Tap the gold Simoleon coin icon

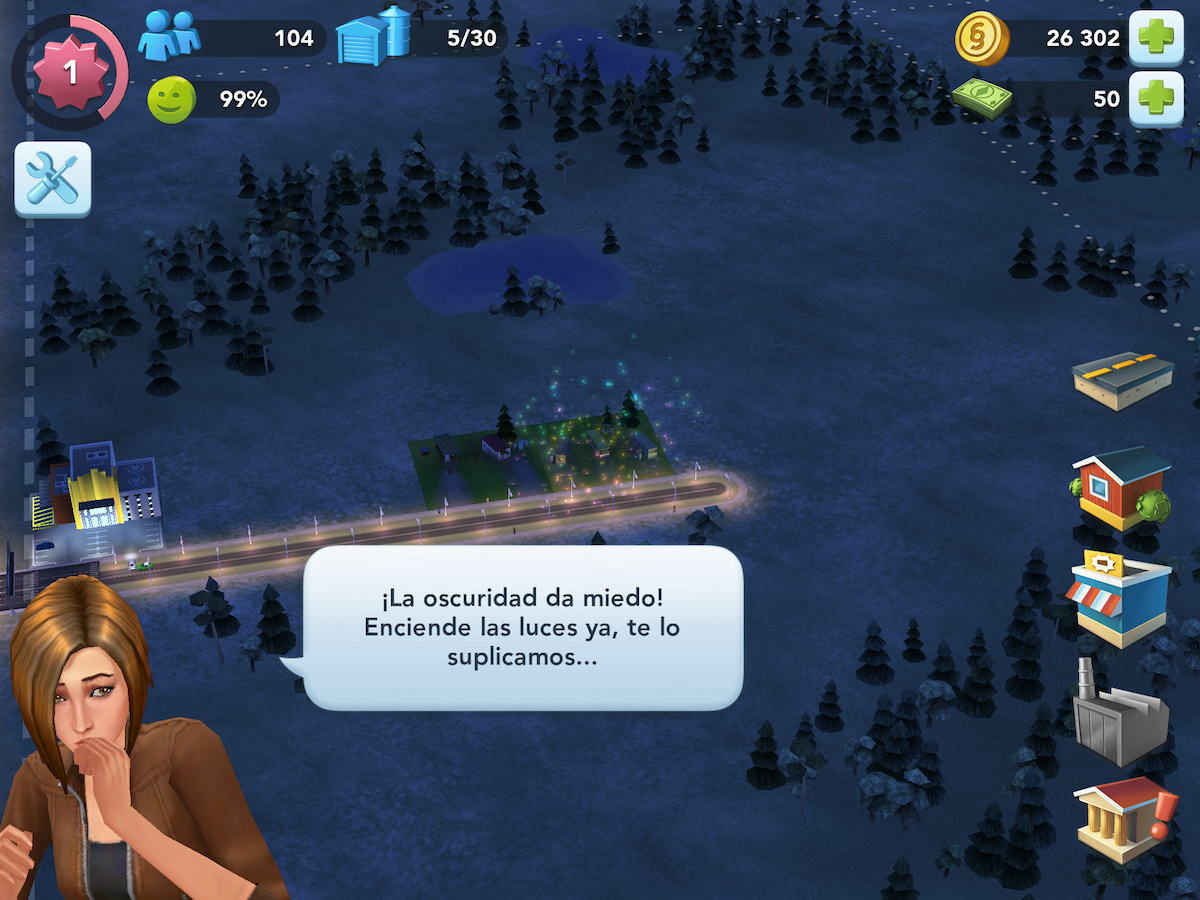click(982, 38)
